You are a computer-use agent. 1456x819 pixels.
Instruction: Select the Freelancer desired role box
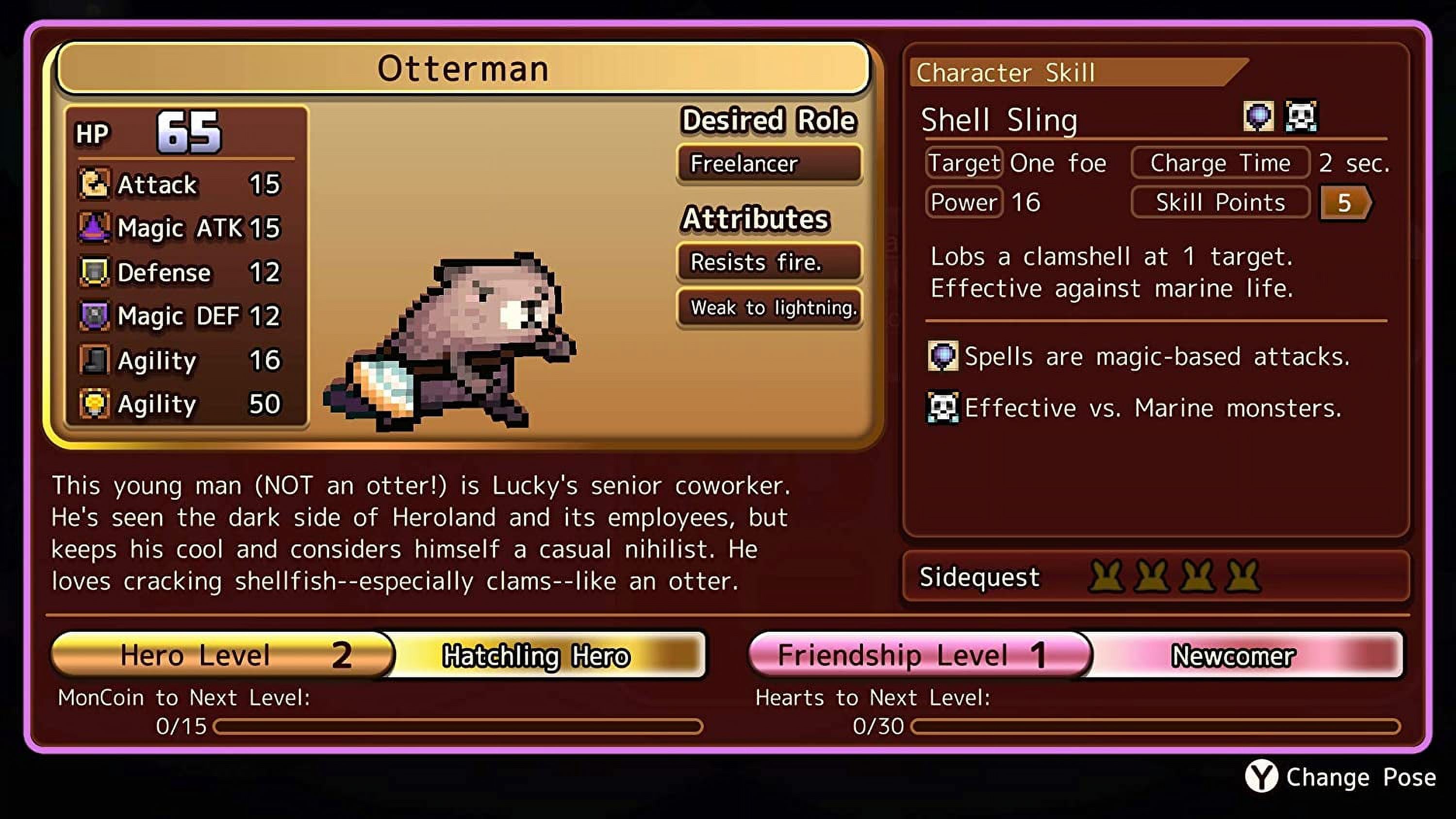point(769,164)
